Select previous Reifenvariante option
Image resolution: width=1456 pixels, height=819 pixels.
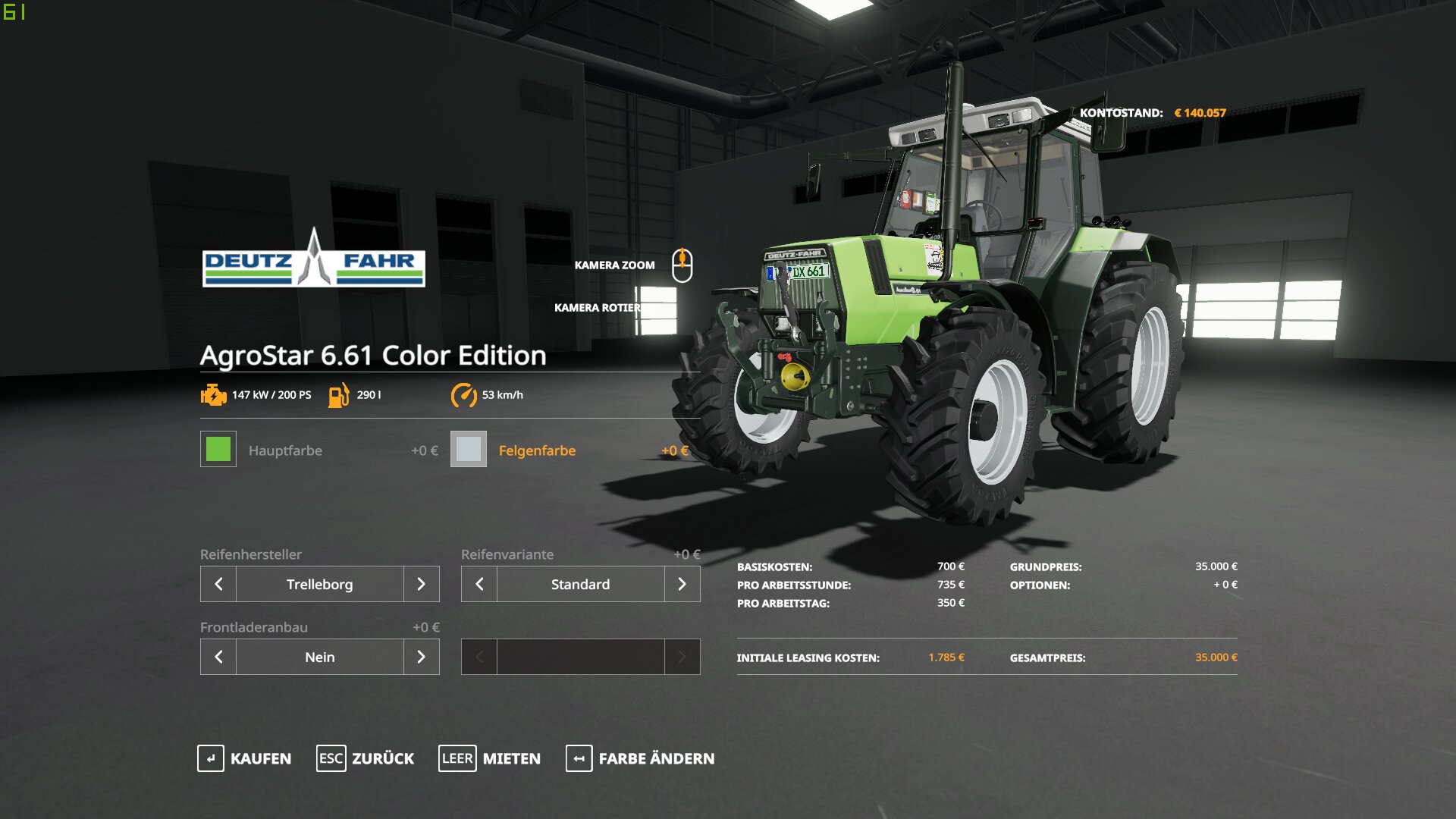[479, 584]
